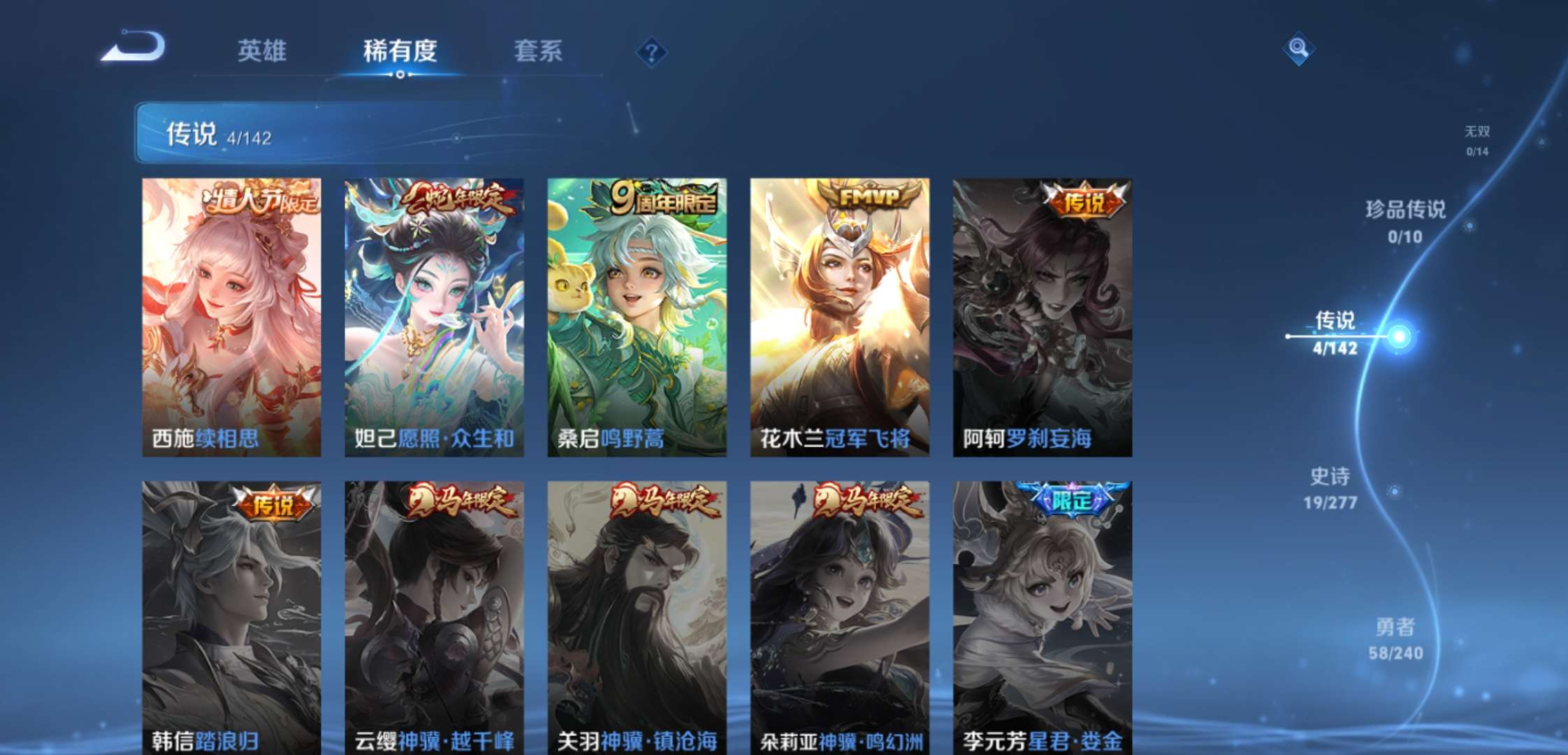Switch to the 套系 tab
1568x755 pixels.
(x=538, y=51)
